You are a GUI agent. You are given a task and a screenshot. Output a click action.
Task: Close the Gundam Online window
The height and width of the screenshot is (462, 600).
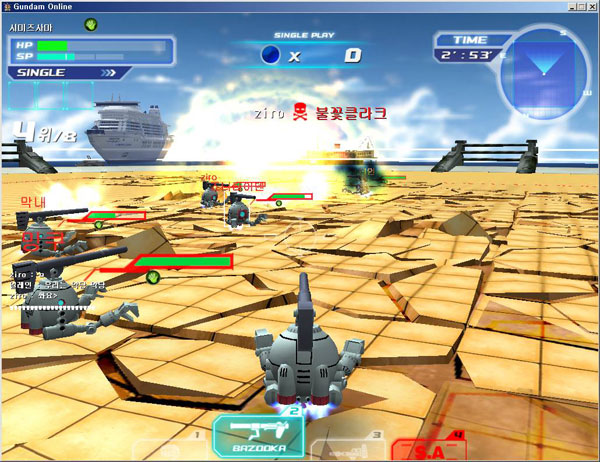(x=588, y=7)
